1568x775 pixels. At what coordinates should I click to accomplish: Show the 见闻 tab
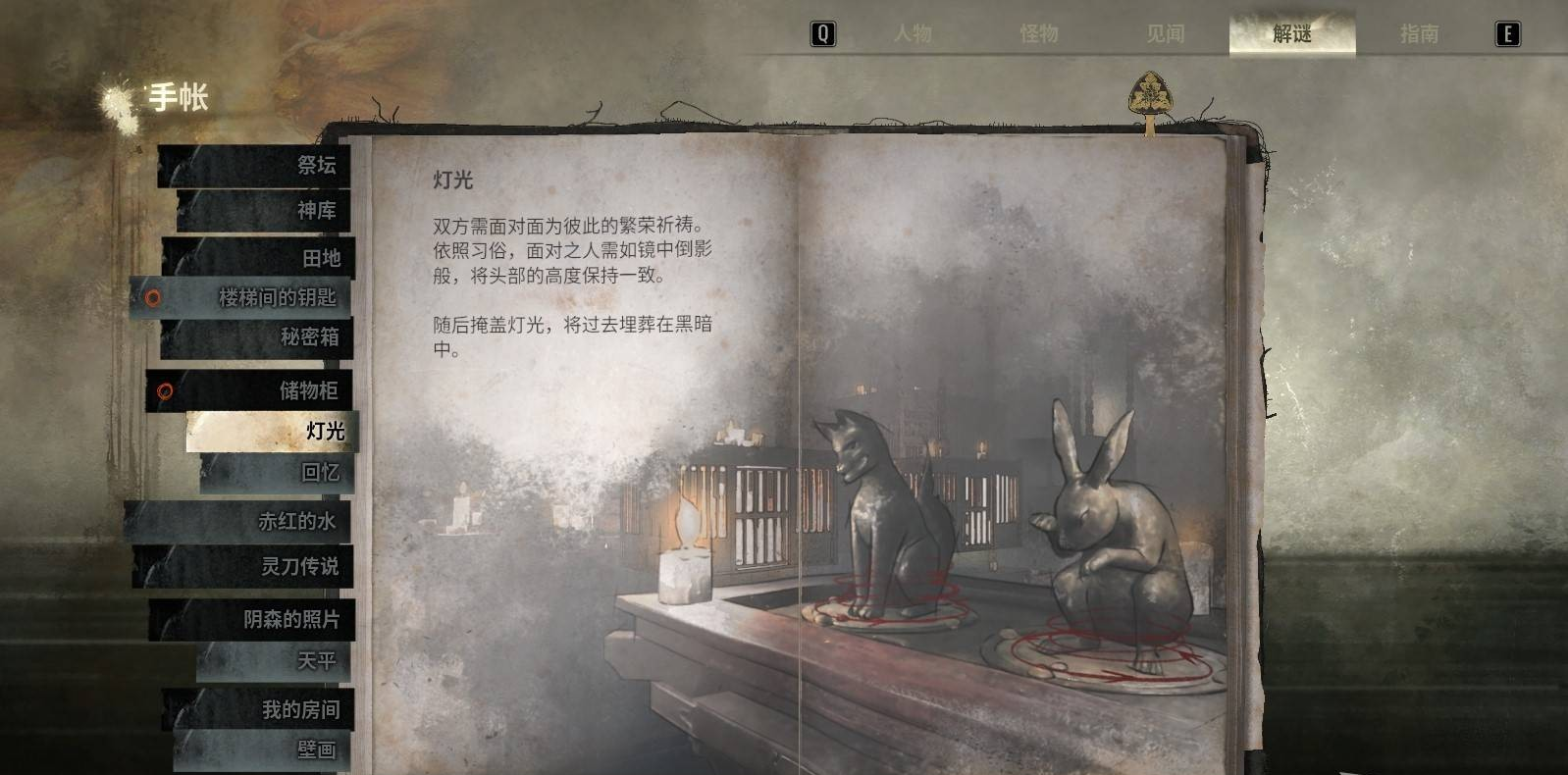coord(1166,34)
